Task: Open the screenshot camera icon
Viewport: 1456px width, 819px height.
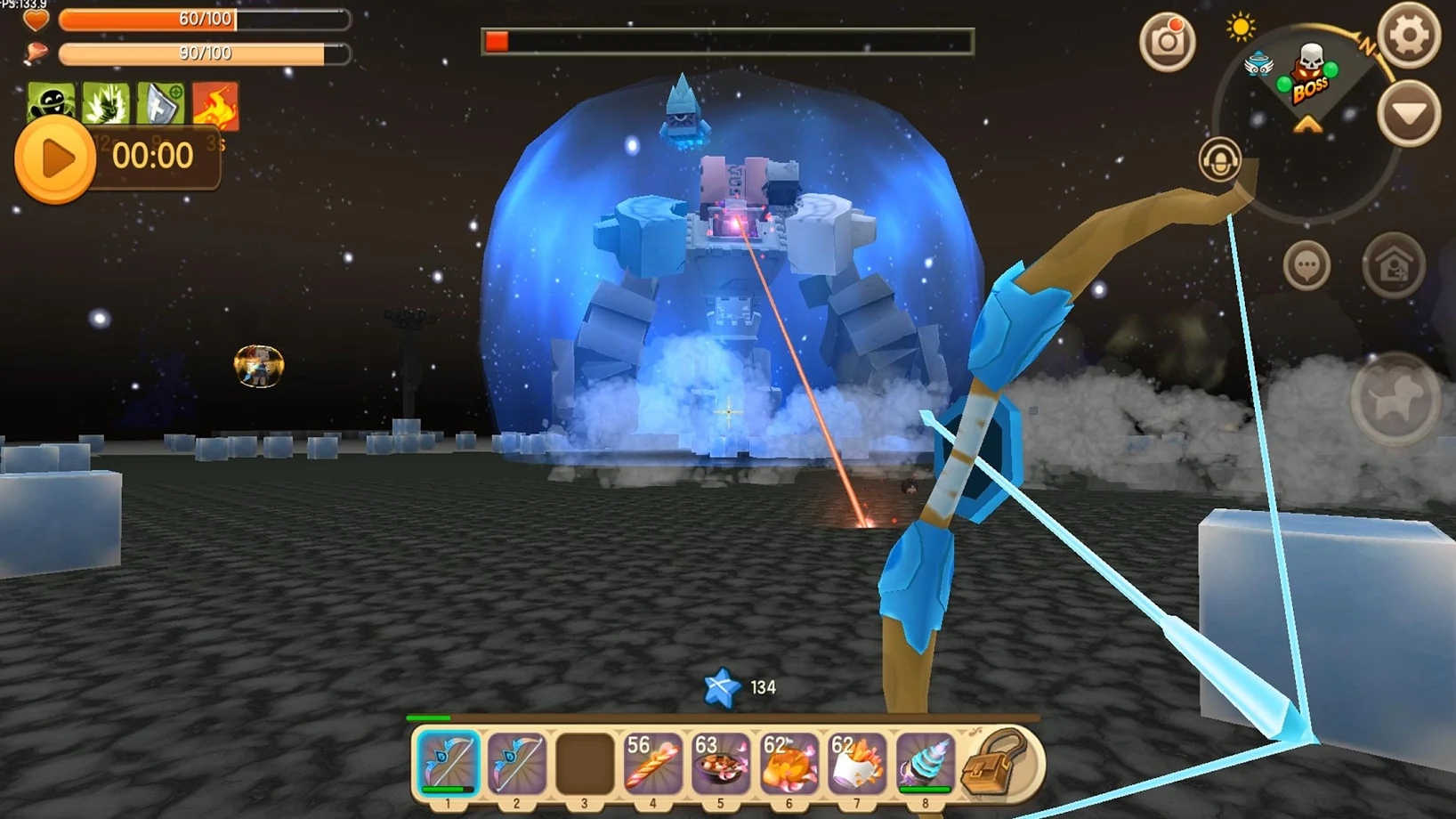Action: click(1169, 42)
